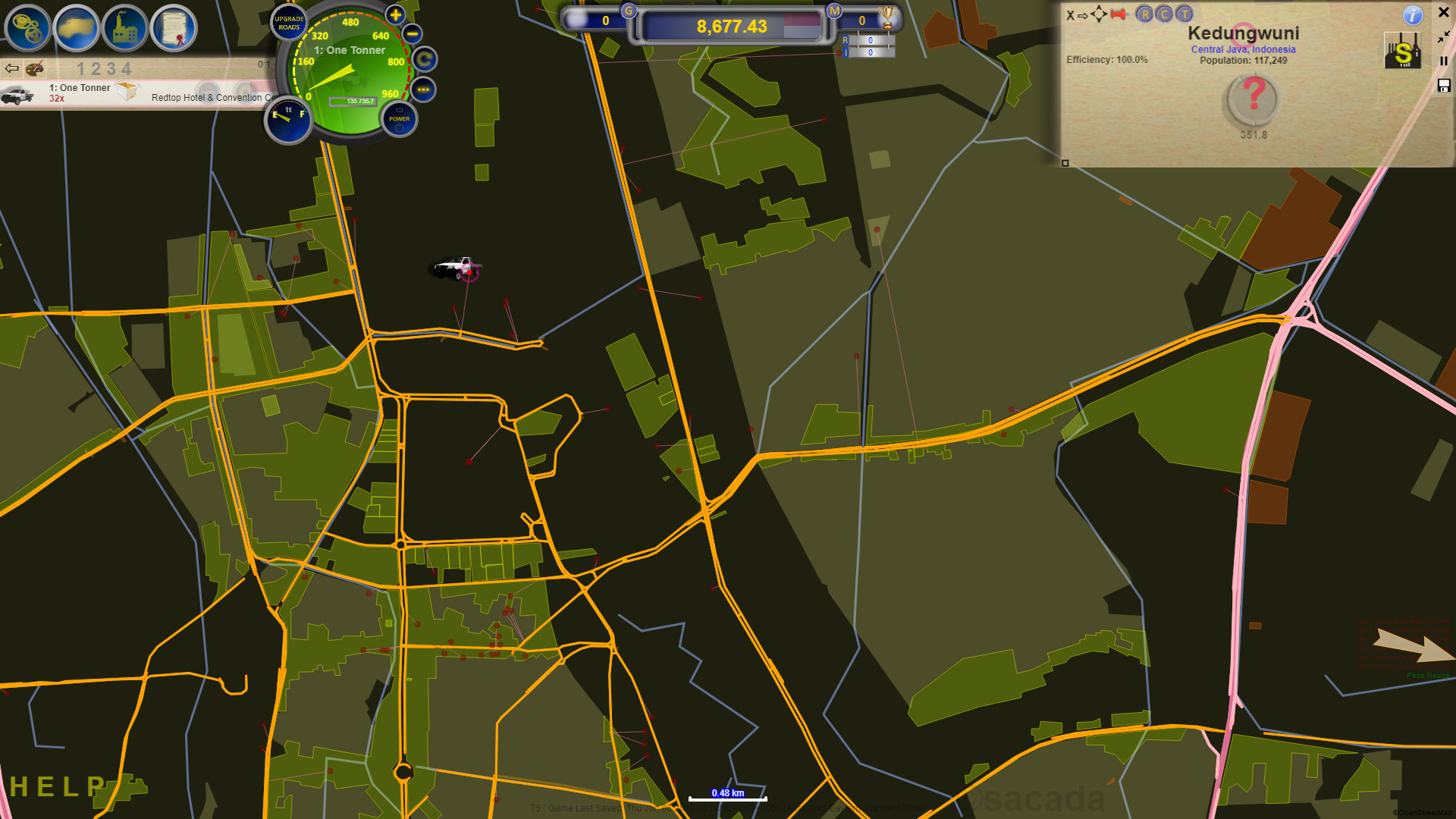
Task: Open the settings gears menu
Action: pos(28,28)
